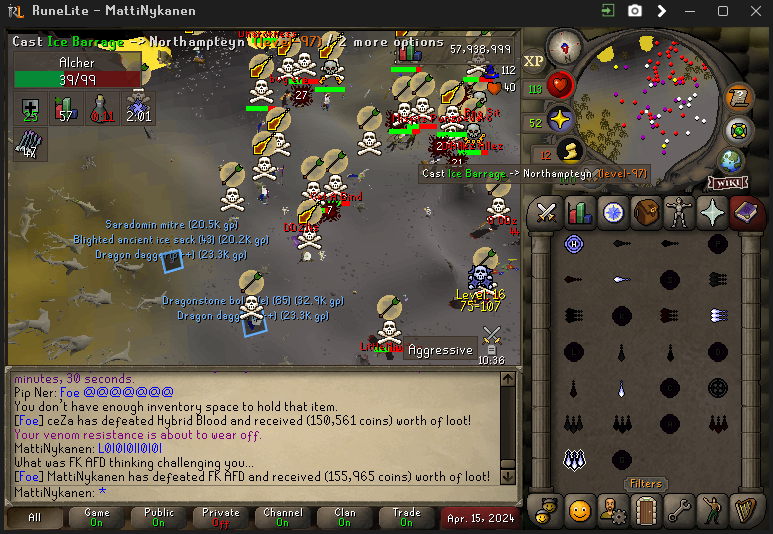Switch to the Emotes tab
The image size is (773, 534).
click(x=713, y=510)
